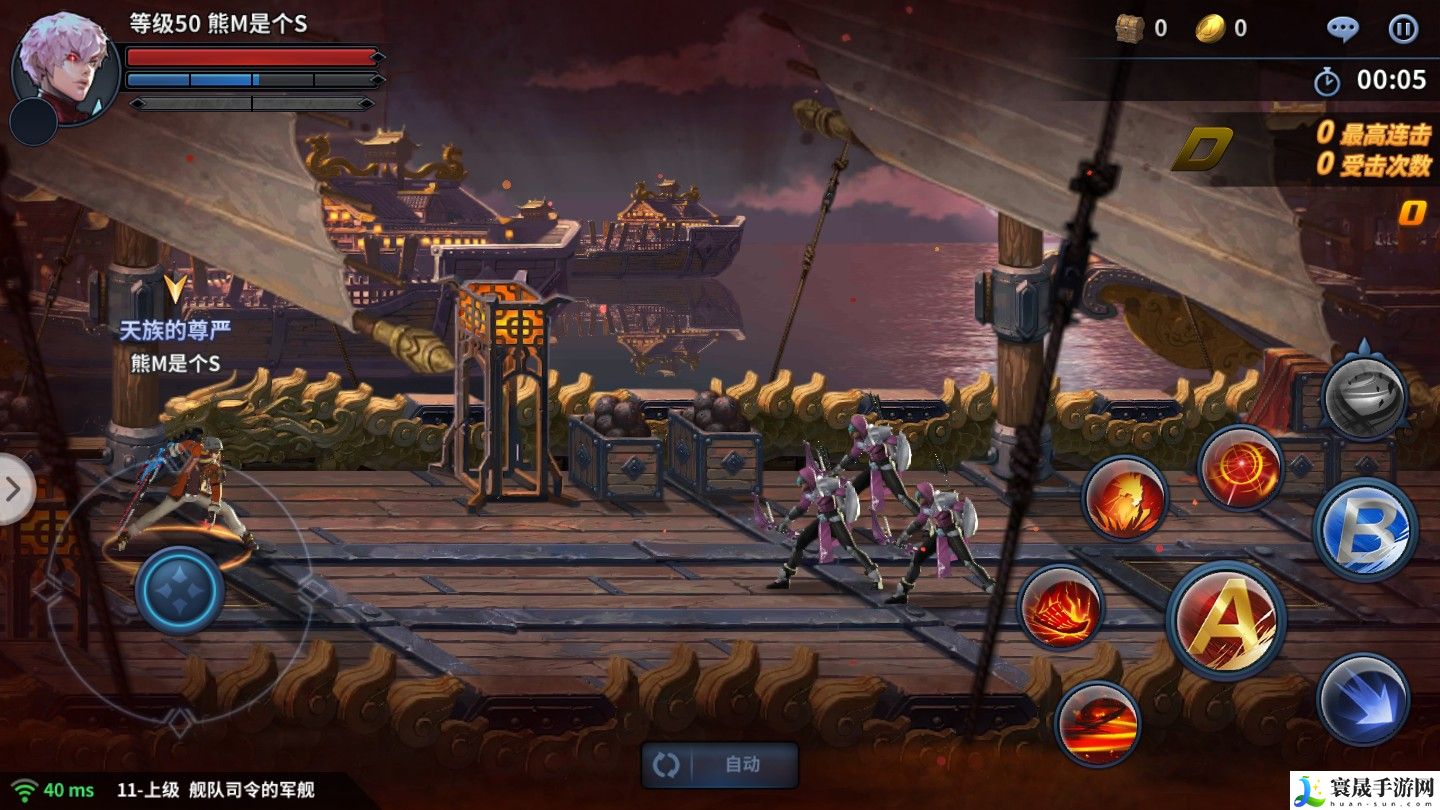Screen dimensions: 1440x810
Task: Tap the A basic attack button
Action: (1226, 620)
